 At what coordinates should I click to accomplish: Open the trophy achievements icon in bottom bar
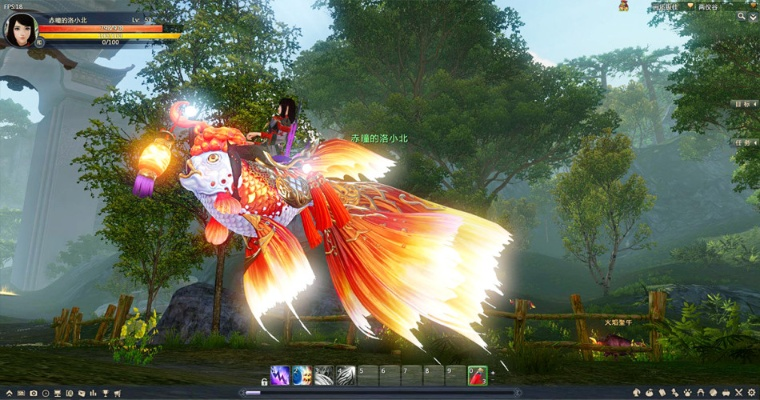(104, 393)
